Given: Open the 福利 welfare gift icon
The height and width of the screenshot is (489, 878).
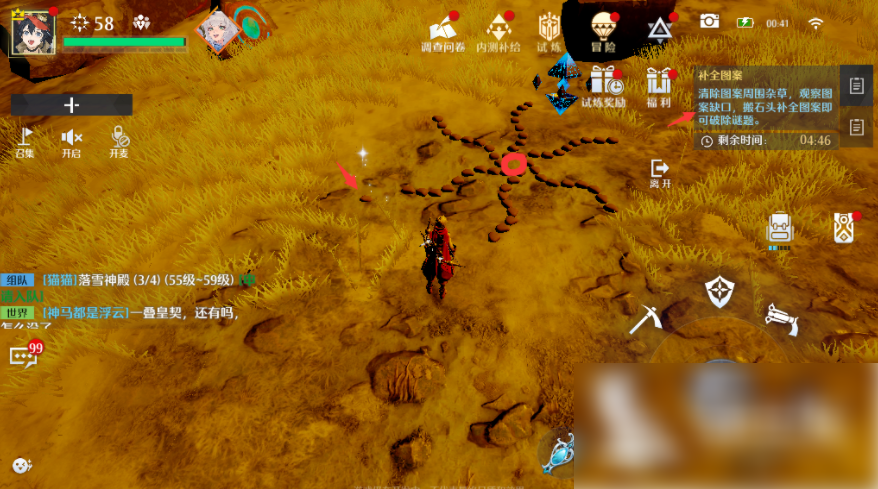Looking at the screenshot, I should click(x=658, y=84).
